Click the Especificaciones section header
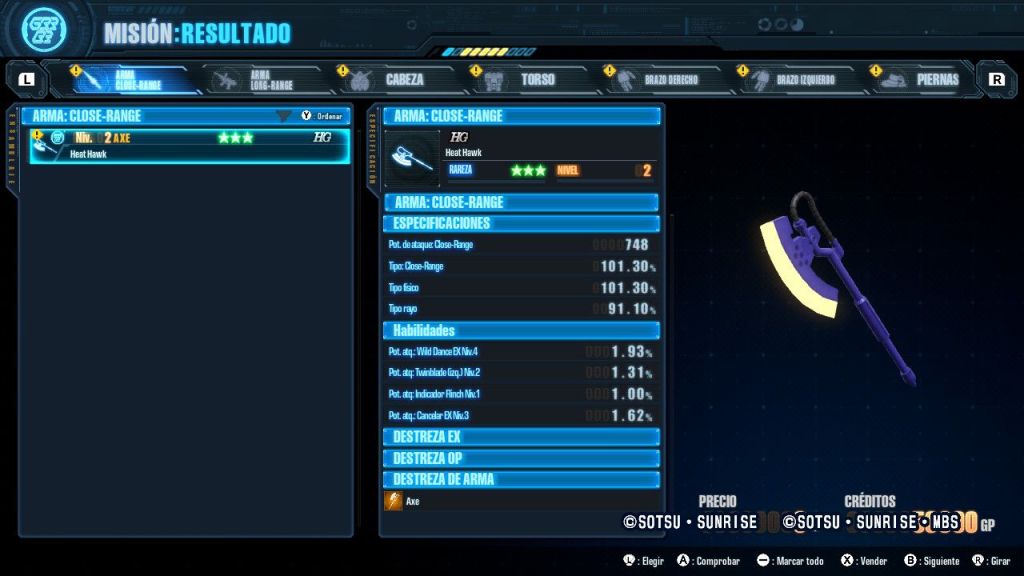 pyautogui.click(x=521, y=223)
